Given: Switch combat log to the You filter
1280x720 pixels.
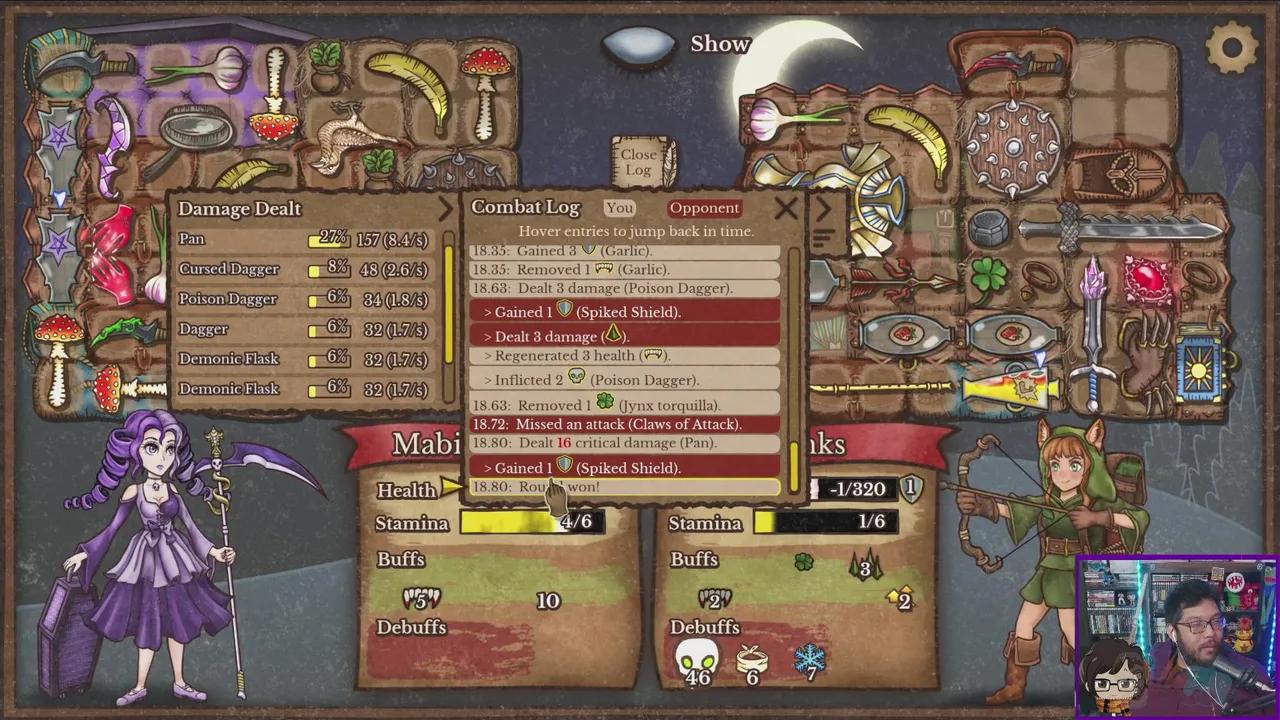Looking at the screenshot, I should click(x=619, y=208).
